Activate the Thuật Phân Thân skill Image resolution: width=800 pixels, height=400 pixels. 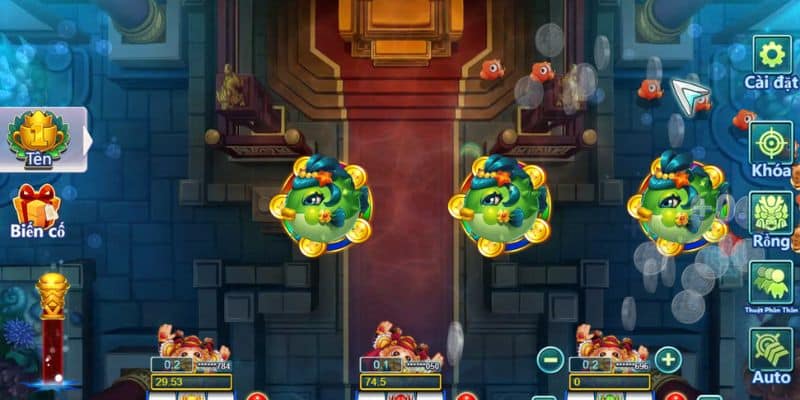point(771,282)
